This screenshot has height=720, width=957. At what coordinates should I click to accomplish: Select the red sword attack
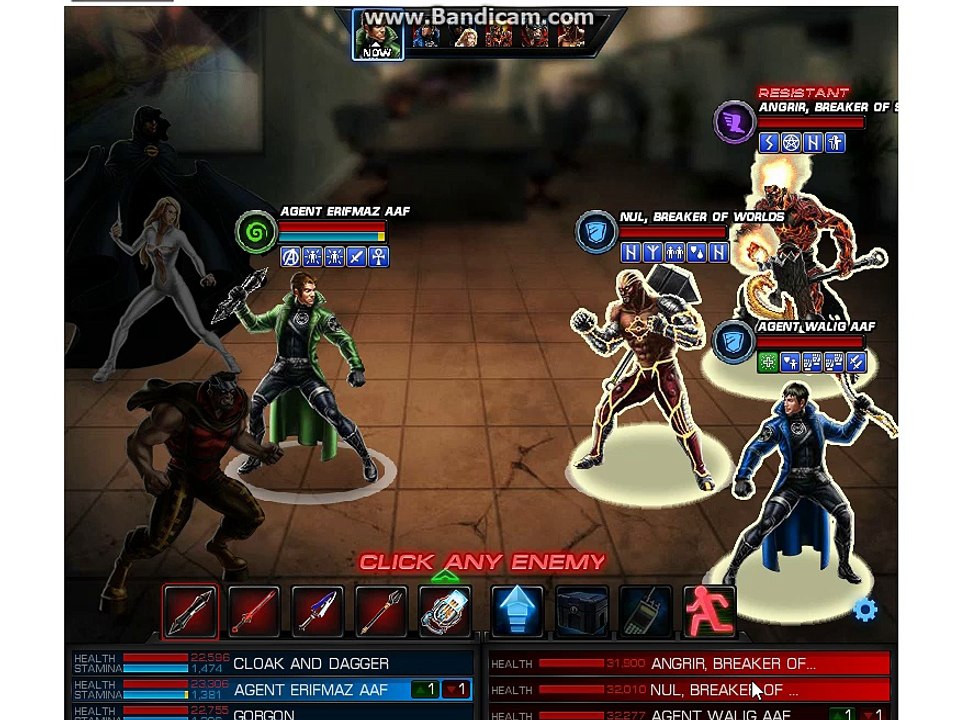pos(254,611)
